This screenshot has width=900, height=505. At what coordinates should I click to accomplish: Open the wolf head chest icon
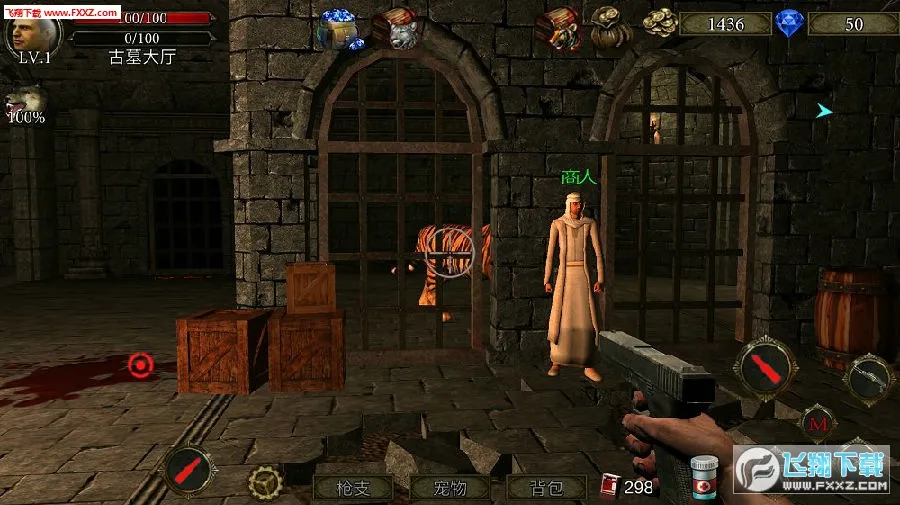pyautogui.click(x=395, y=28)
